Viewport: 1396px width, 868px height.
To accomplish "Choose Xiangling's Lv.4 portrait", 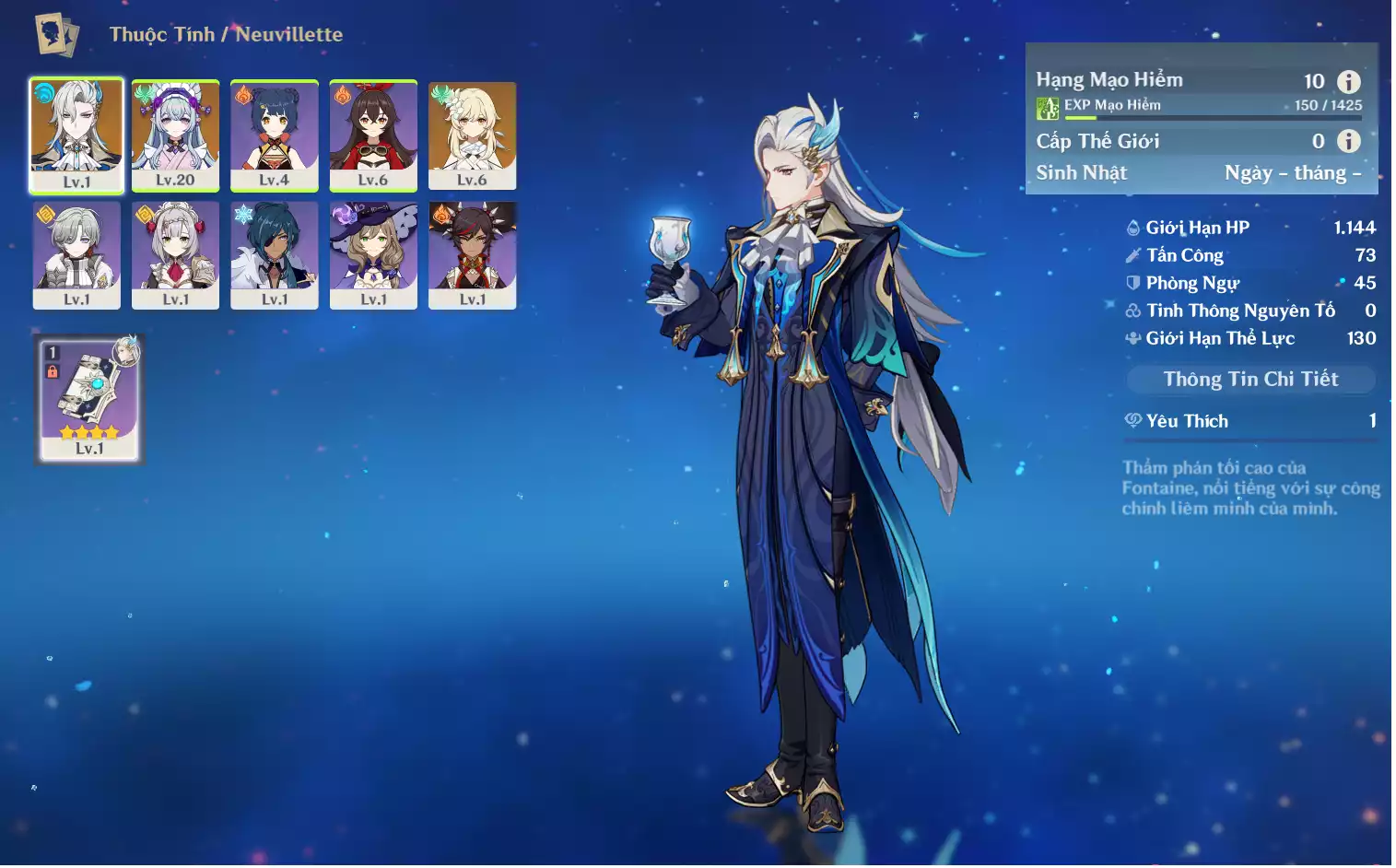I will (x=274, y=135).
